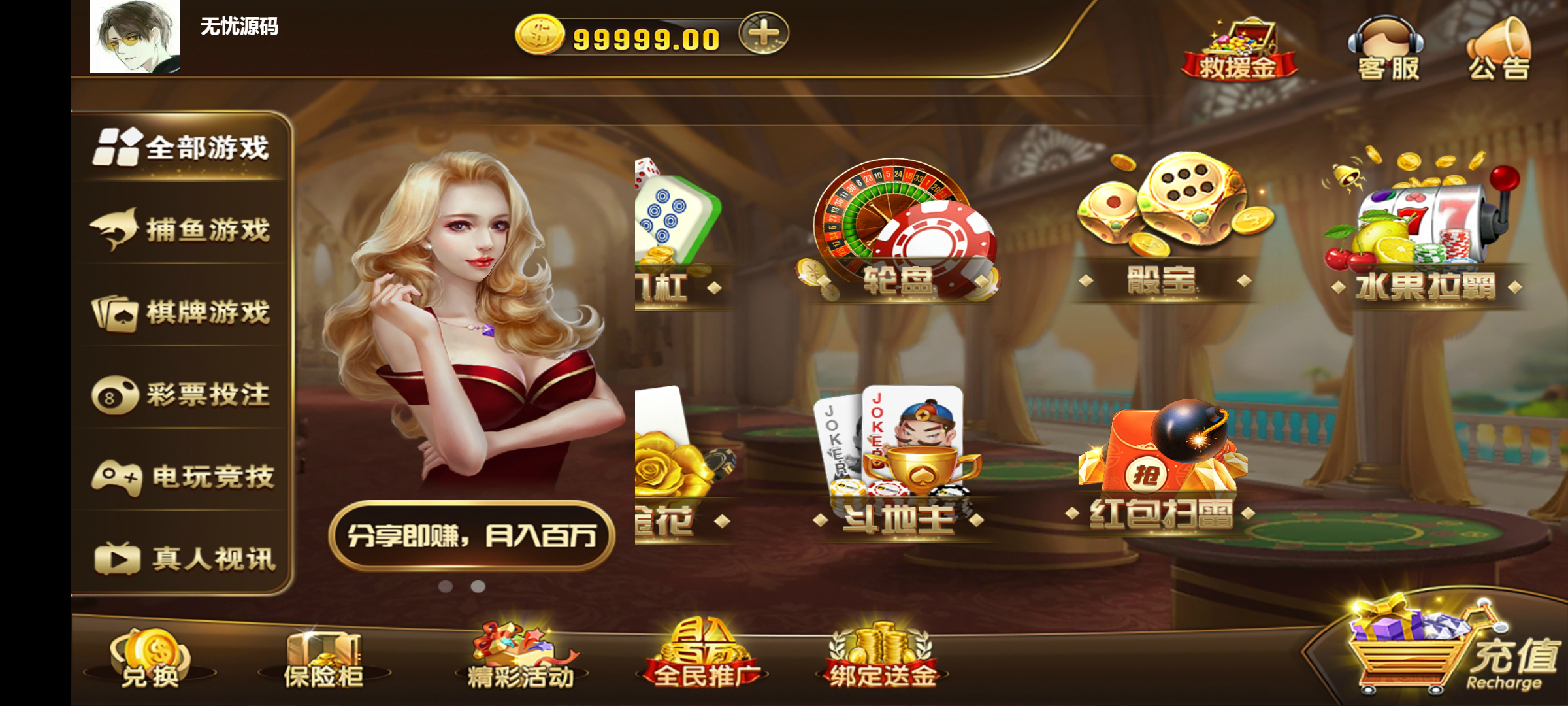Open the 兑换 exchange coin icon

click(150, 657)
